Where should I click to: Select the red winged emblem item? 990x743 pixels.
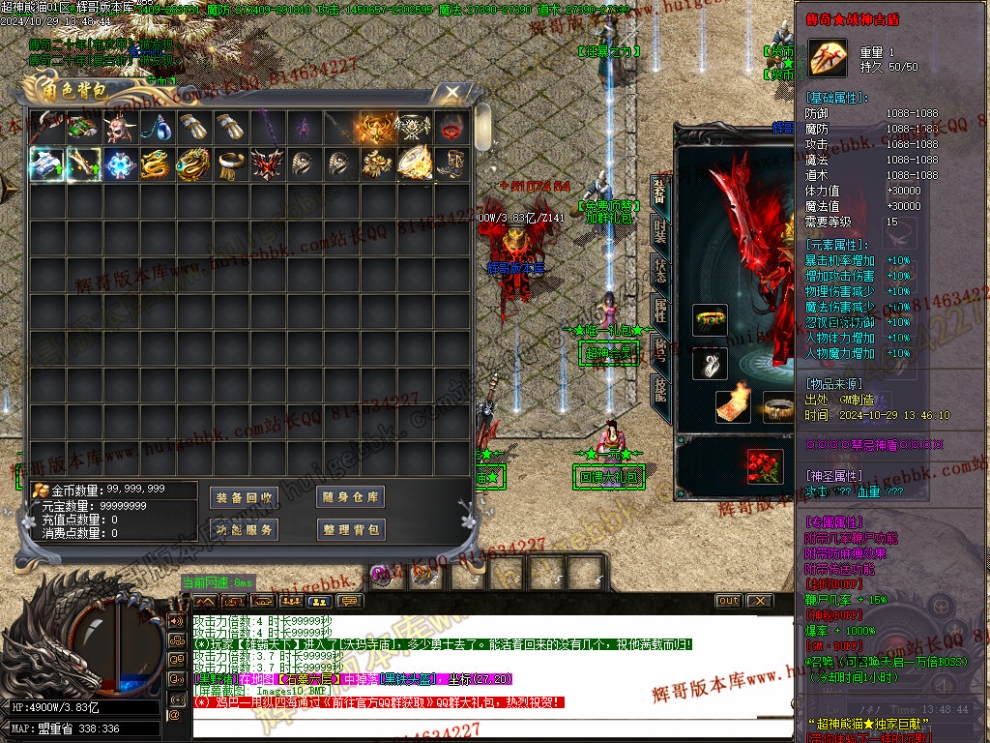(x=267, y=164)
